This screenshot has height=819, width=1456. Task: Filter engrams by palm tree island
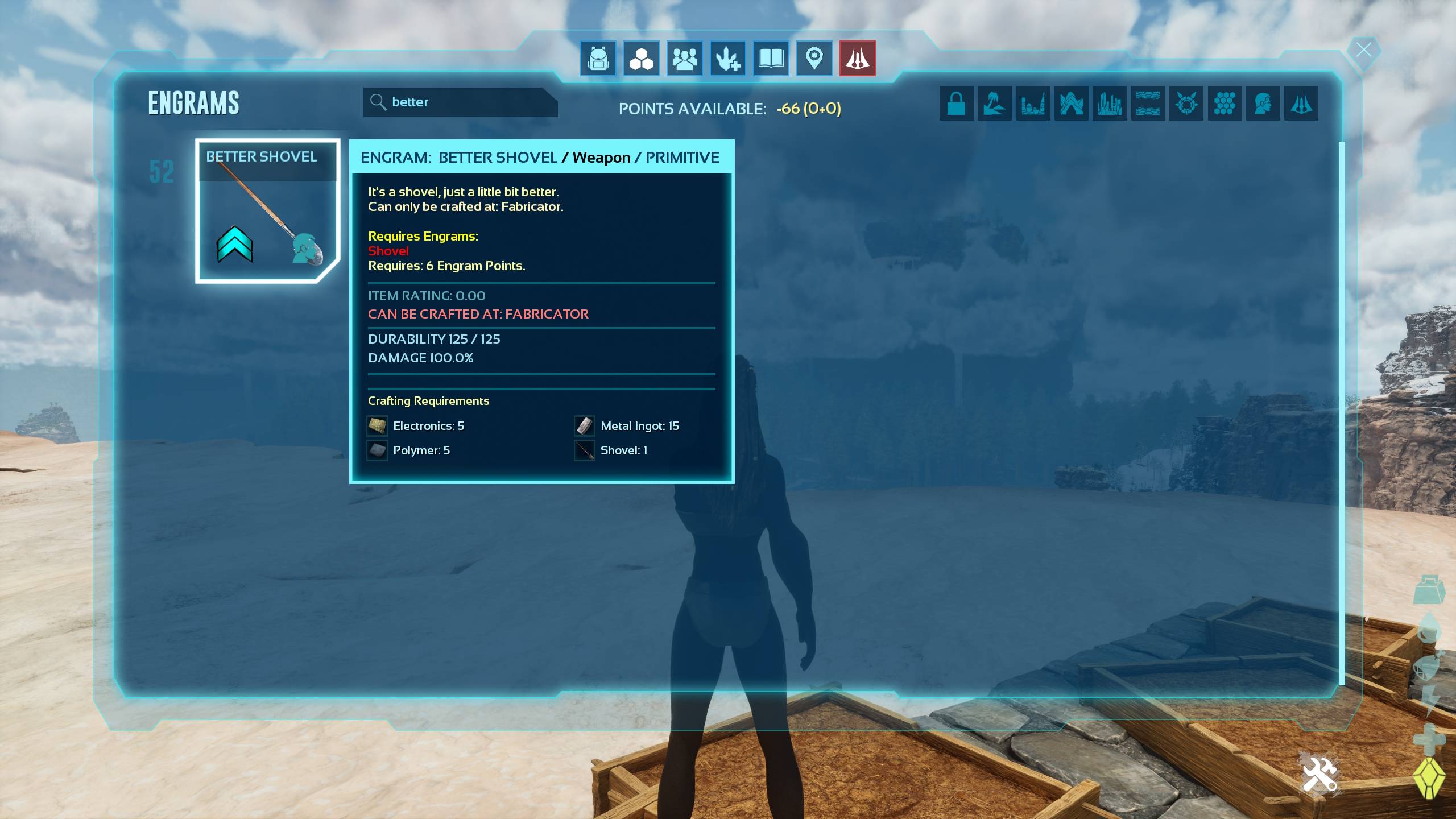pos(994,104)
